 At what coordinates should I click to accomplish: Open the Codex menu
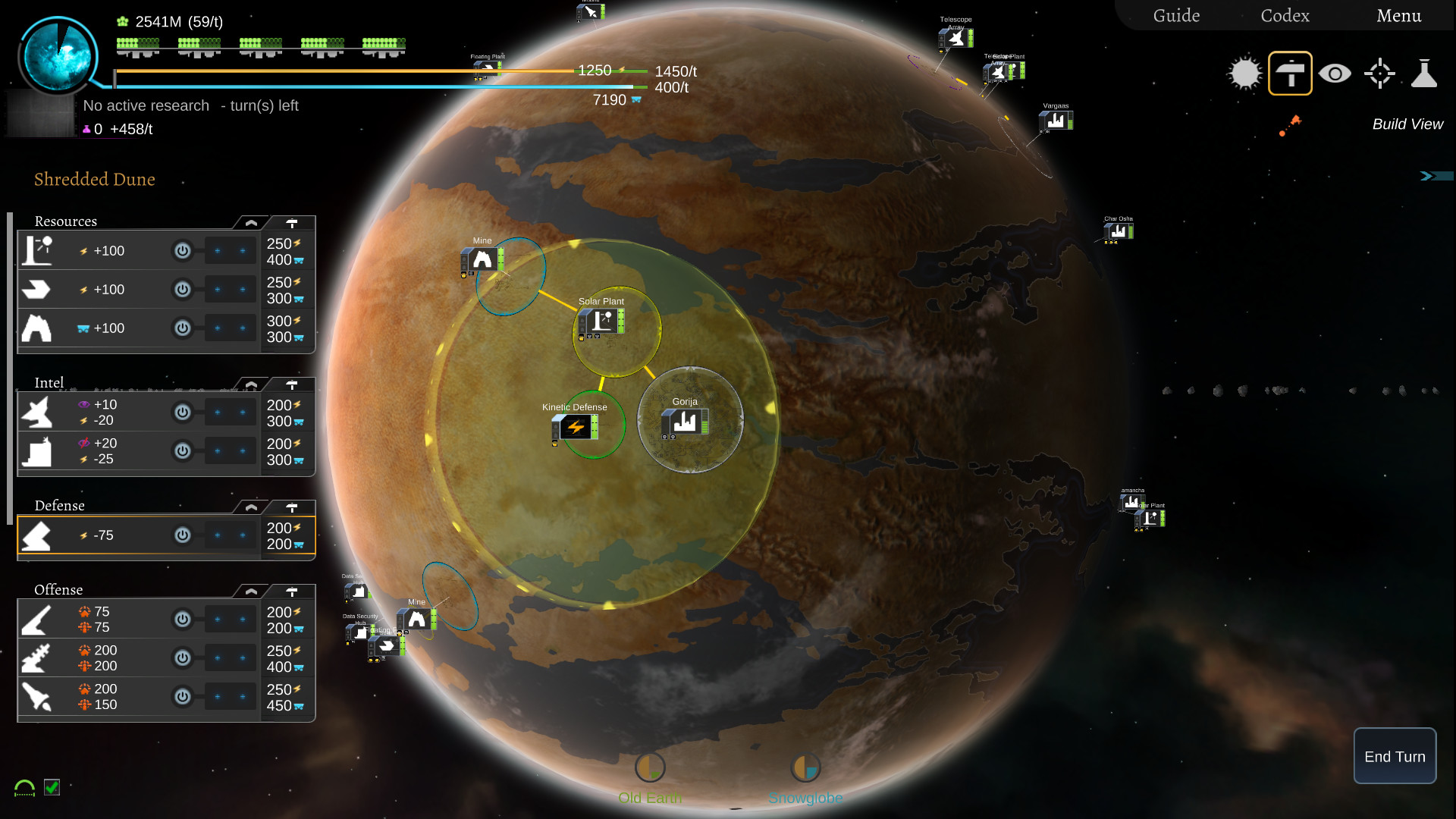(1285, 15)
